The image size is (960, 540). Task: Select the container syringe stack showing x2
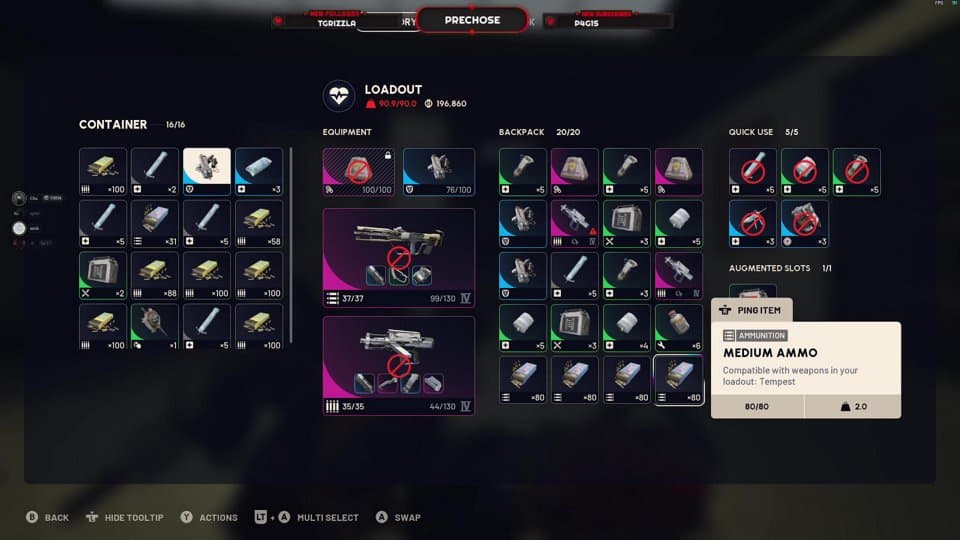pos(155,172)
